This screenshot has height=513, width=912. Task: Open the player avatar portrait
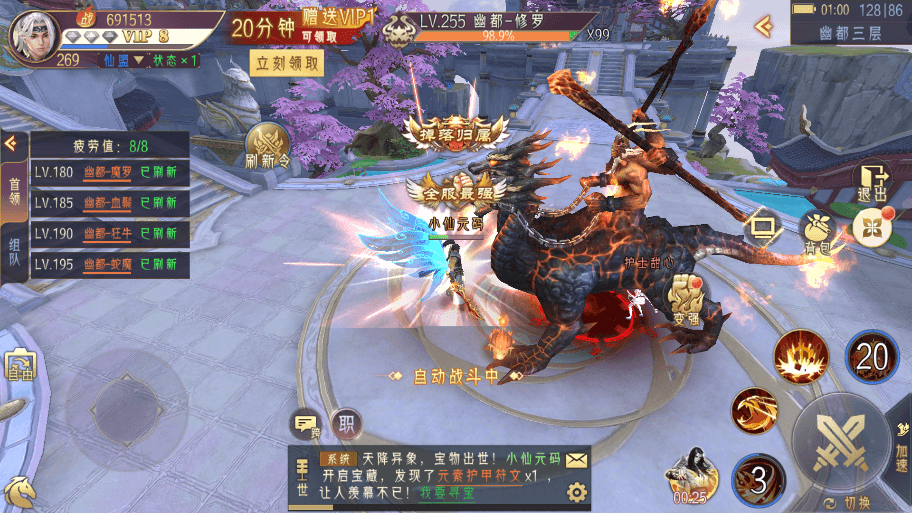coord(32,34)
